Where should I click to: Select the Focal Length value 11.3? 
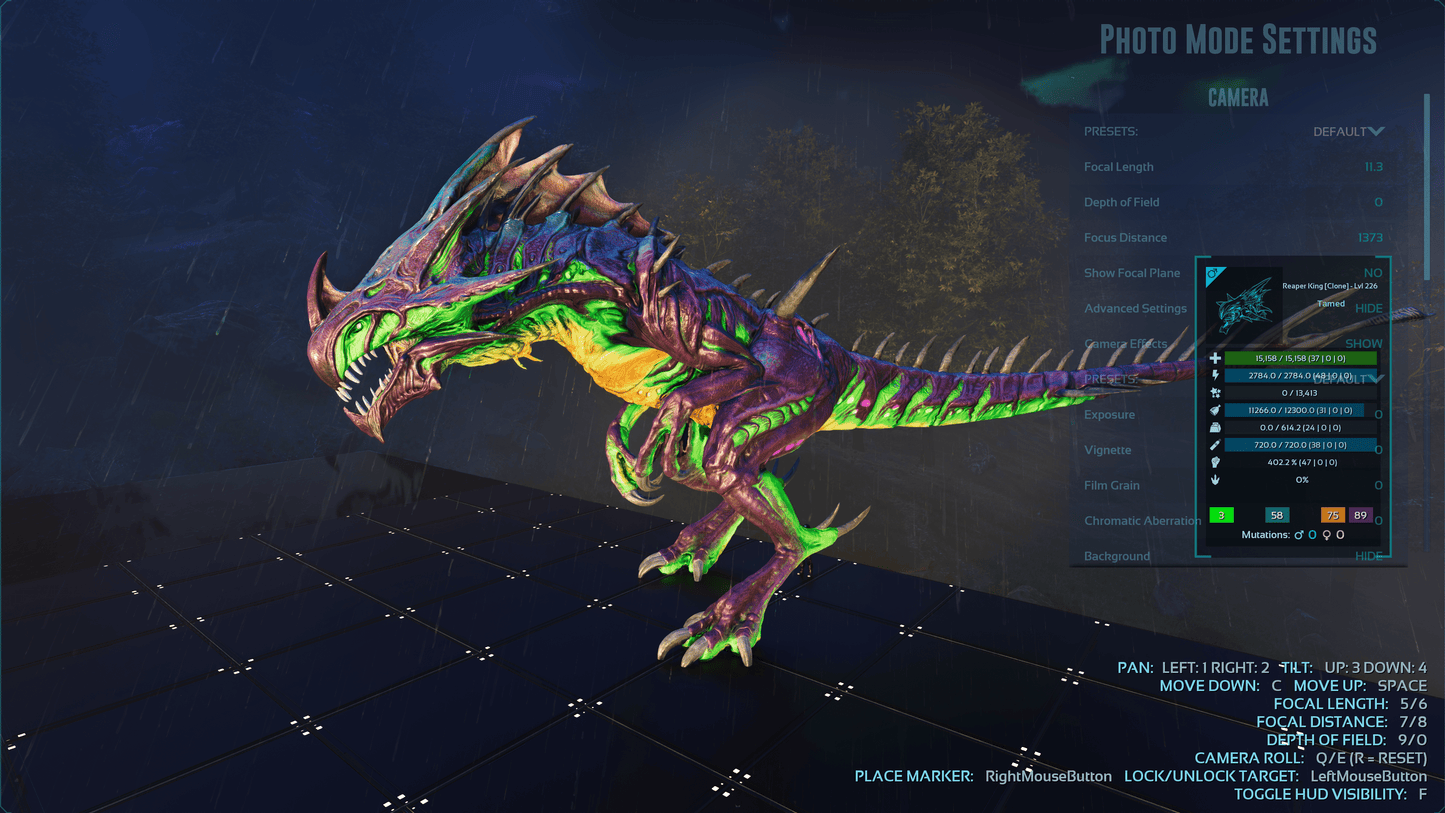(x=1373, y=167)
